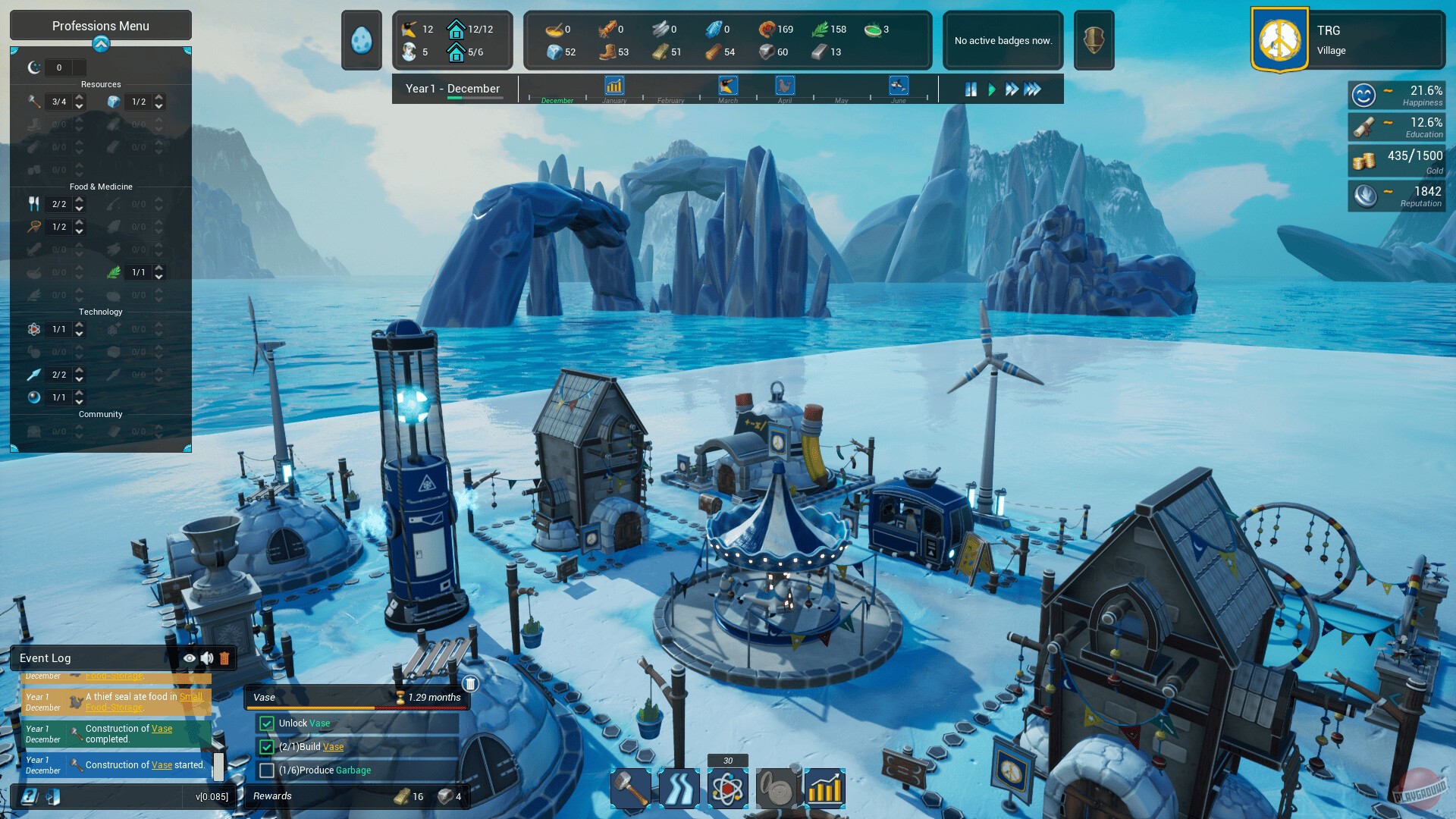Clear the Event Log with the trash icon
The height and width of the screenshot is (819, 1456).
(224, 658)
